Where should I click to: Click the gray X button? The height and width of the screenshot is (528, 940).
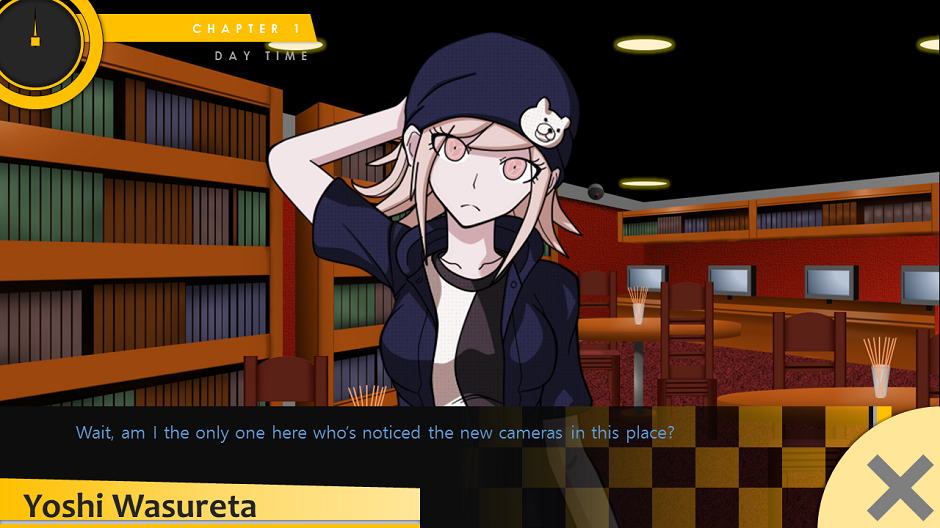coord(897,488)
